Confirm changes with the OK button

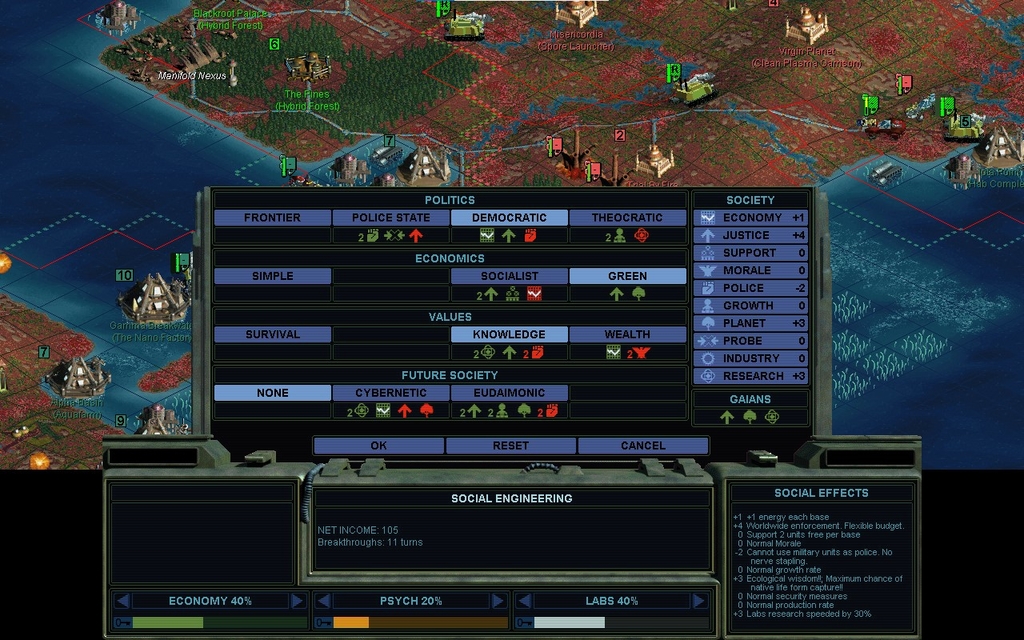[x=378, y=445]
